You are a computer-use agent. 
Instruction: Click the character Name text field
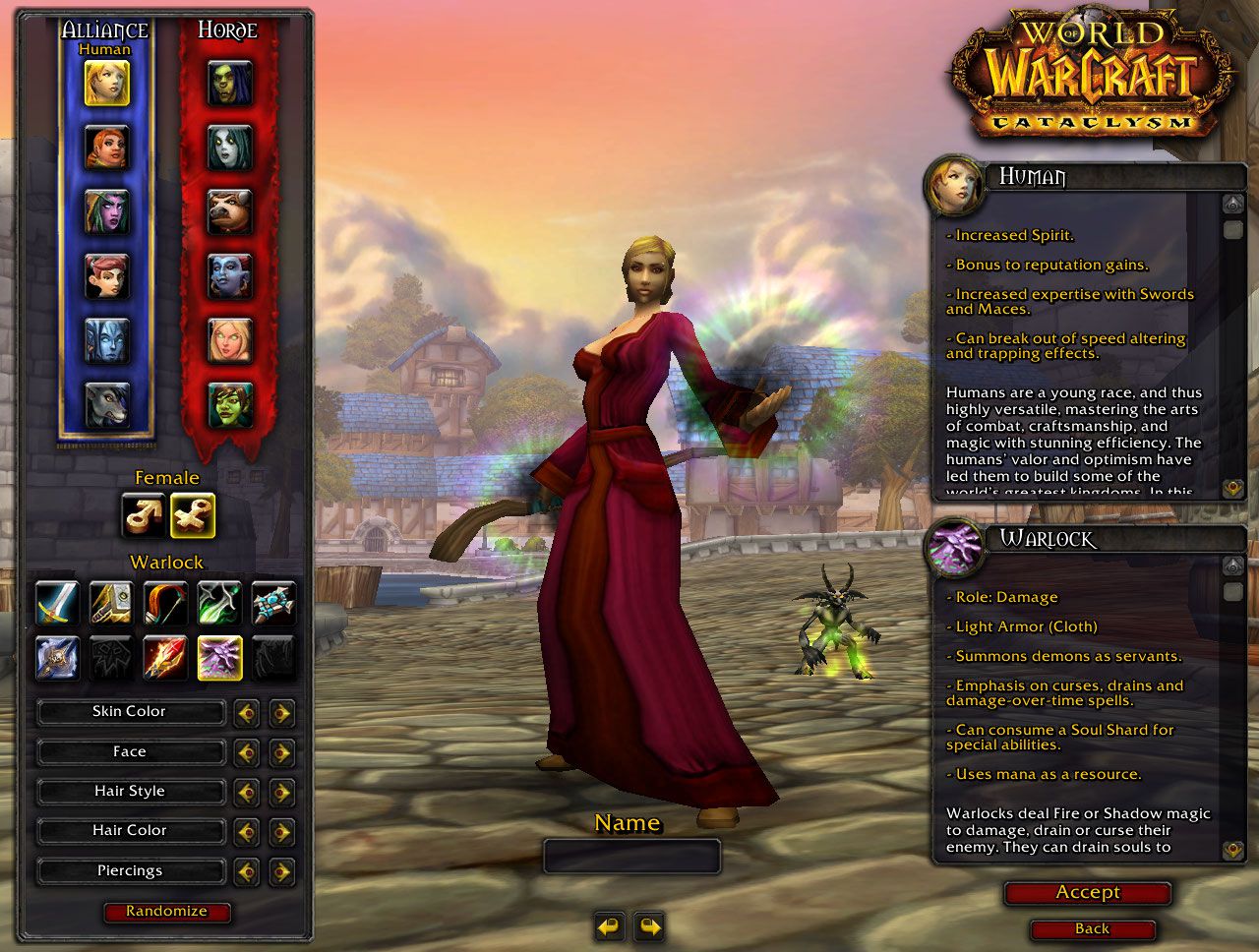(631, 857)
